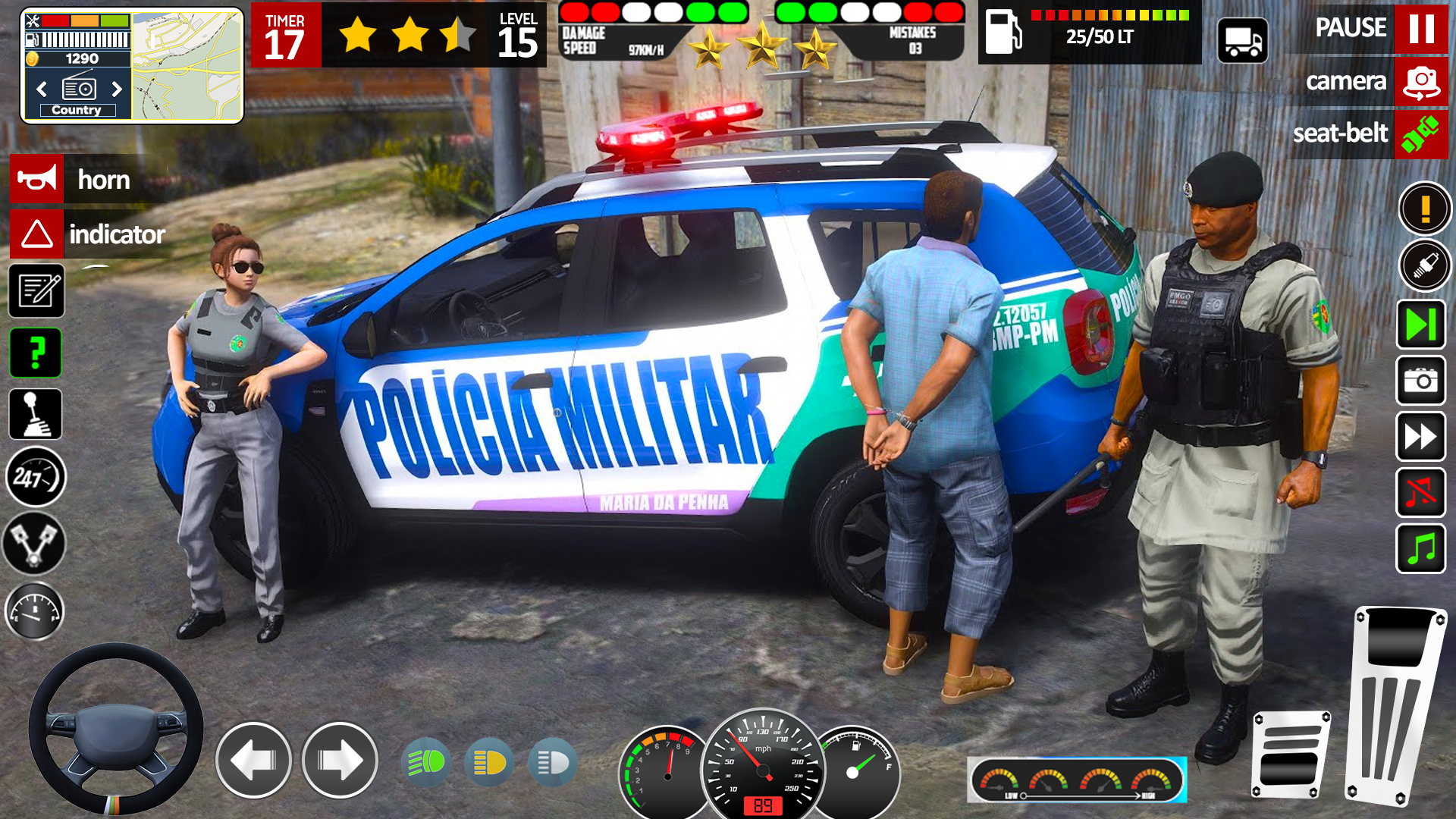This screenshot has height=819, width=1456.
Task: Open the green question mark help
Action: click(x=36, y=353)
